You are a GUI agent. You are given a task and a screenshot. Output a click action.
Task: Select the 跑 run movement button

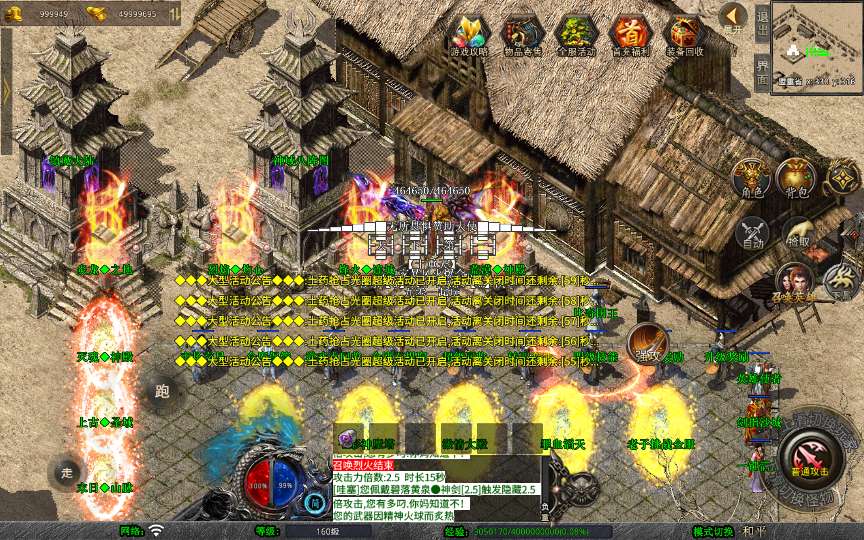tap(163, 392)
